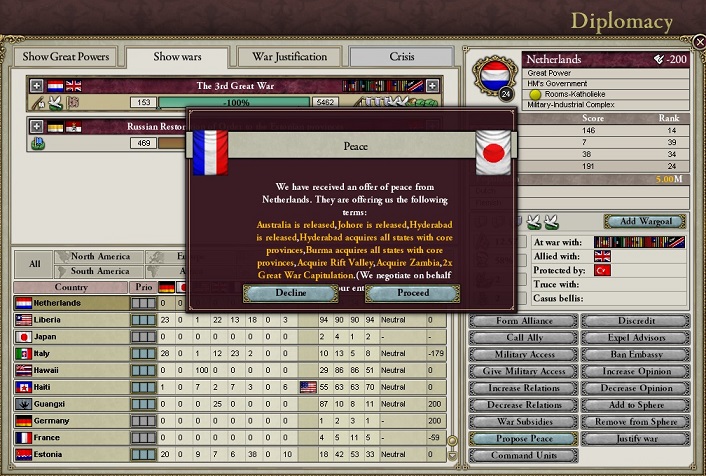
Task: Click Decrease Relations button
Action: click(x=524, y=405)
